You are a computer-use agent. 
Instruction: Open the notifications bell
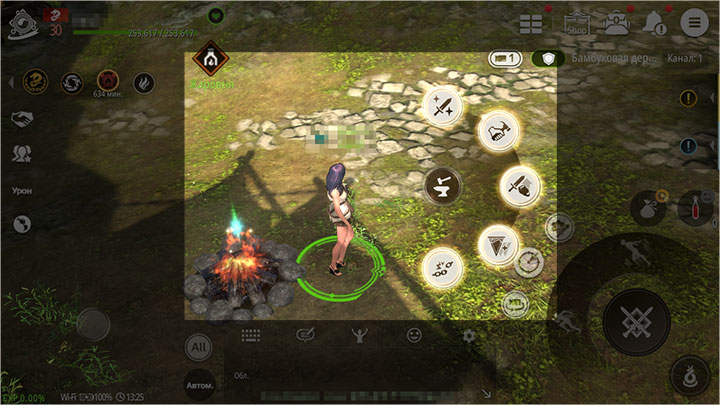[x=655, y=23]
